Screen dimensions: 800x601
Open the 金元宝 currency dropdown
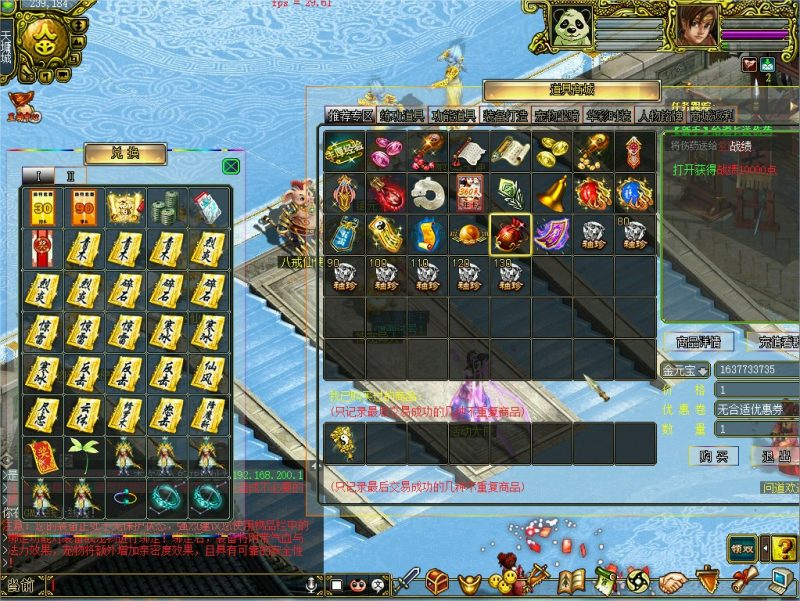pos(684,370)
